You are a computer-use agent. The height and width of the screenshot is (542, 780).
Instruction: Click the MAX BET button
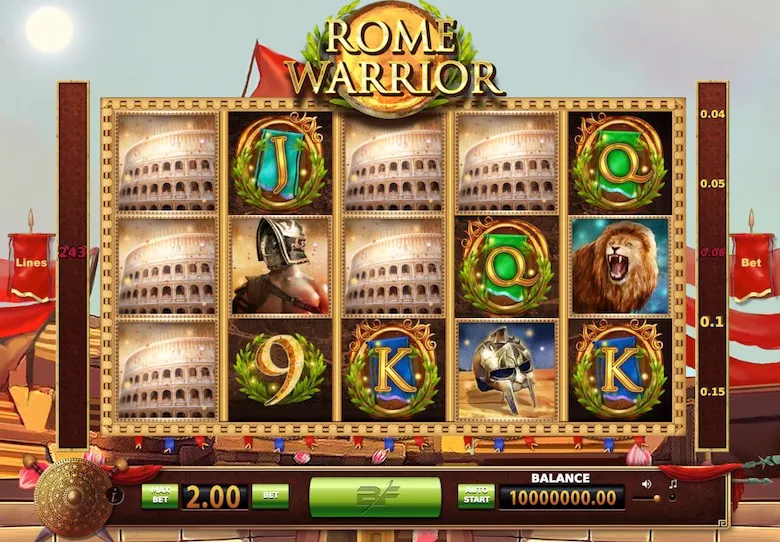coord(159,496)
